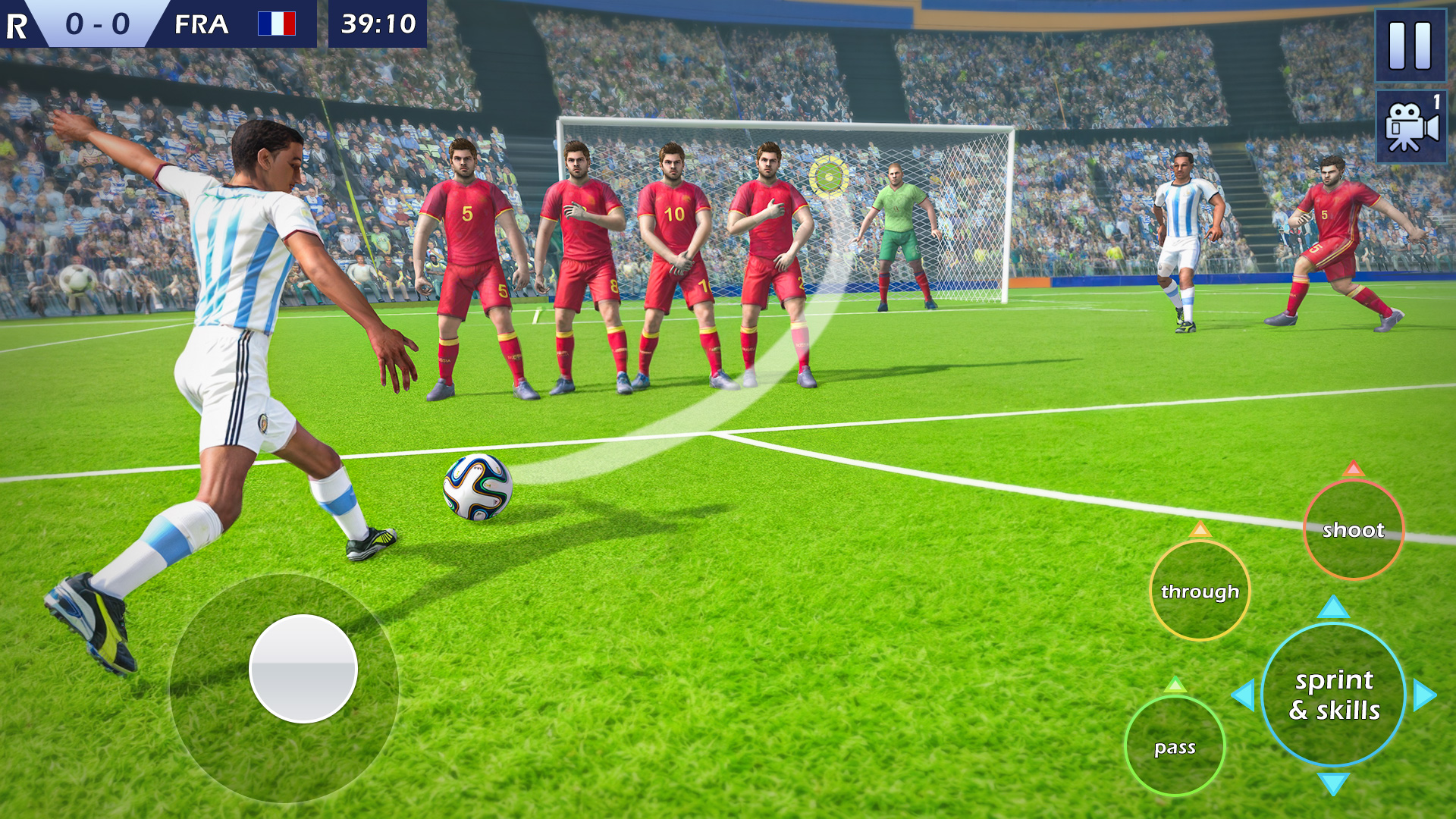
Task: Click the France flag on the scoreboard
Action: 277,24
